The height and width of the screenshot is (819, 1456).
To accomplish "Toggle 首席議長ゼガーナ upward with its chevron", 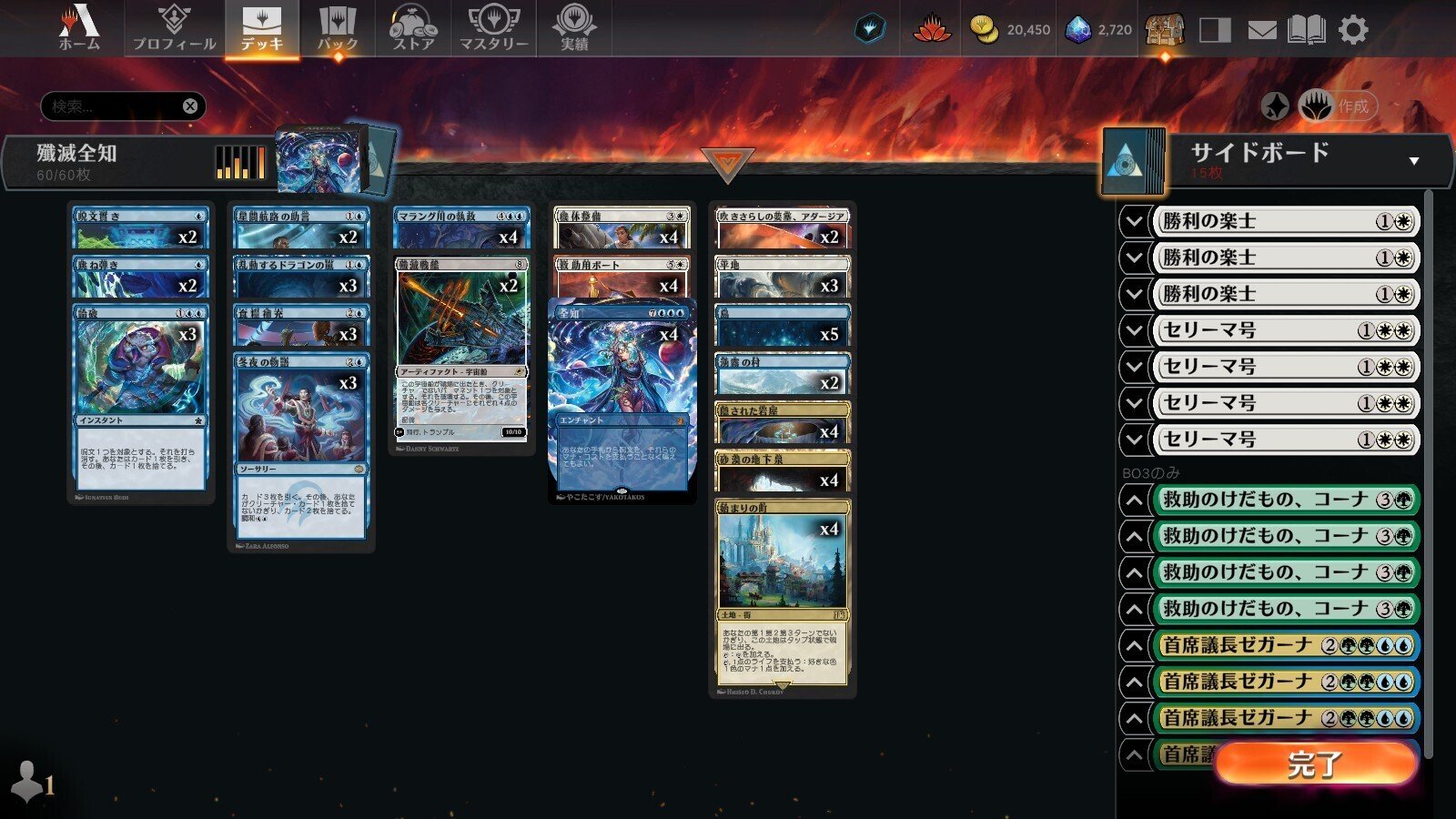I will click(1135, 643).
